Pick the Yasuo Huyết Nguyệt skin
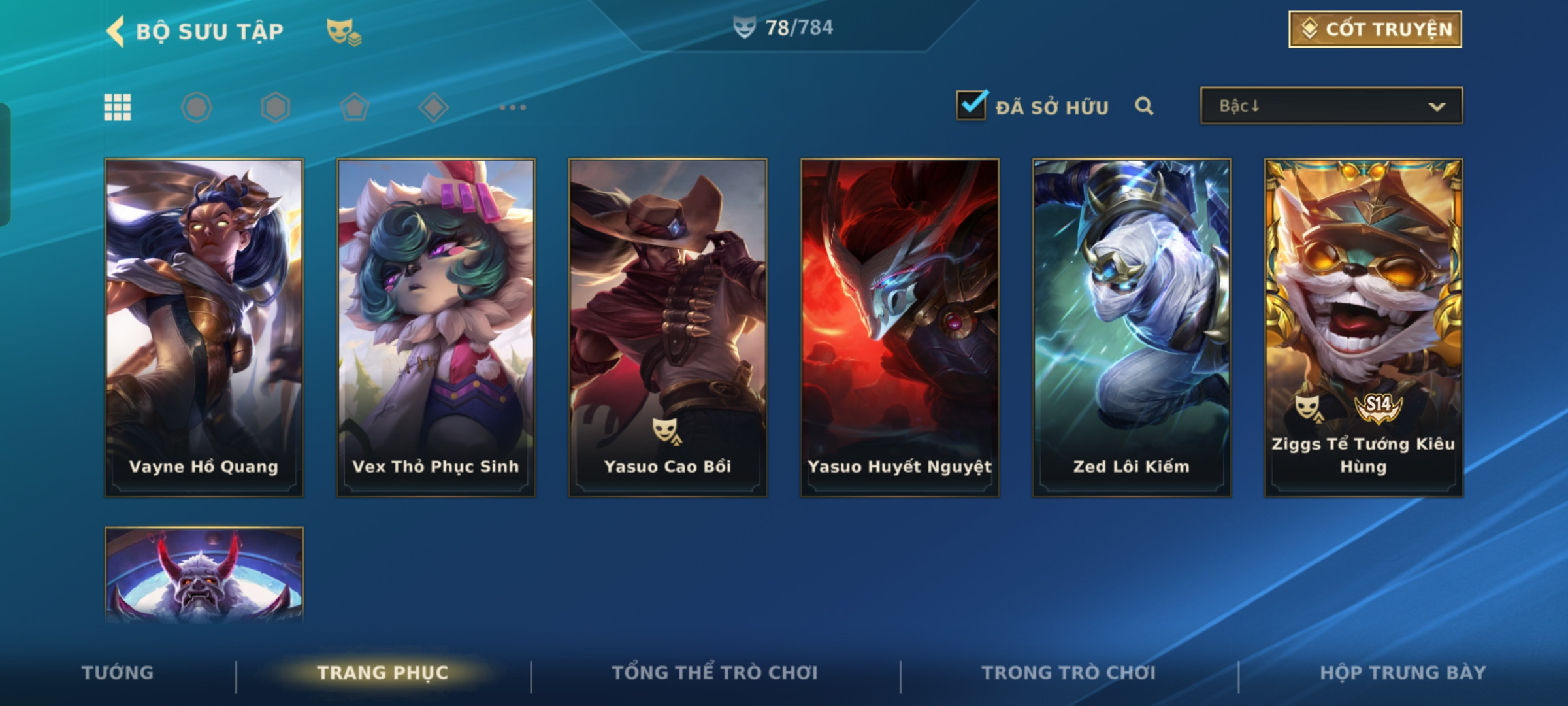This screenshot has width=1568, height=706. (900, 327)
